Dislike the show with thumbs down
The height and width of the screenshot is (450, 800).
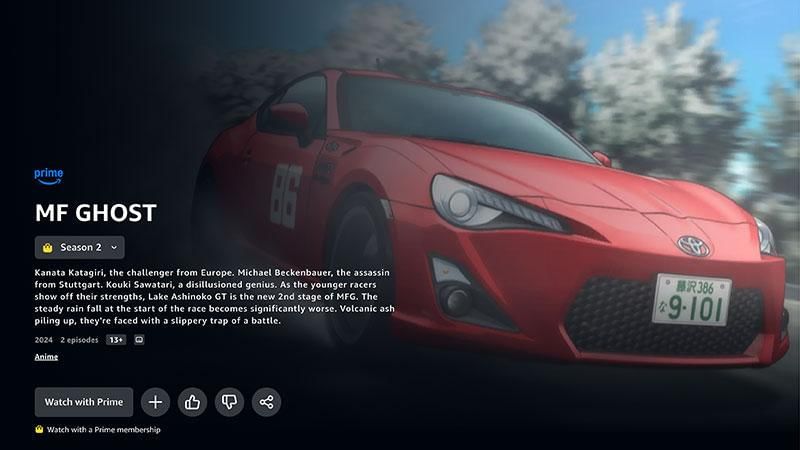(229, 402)
